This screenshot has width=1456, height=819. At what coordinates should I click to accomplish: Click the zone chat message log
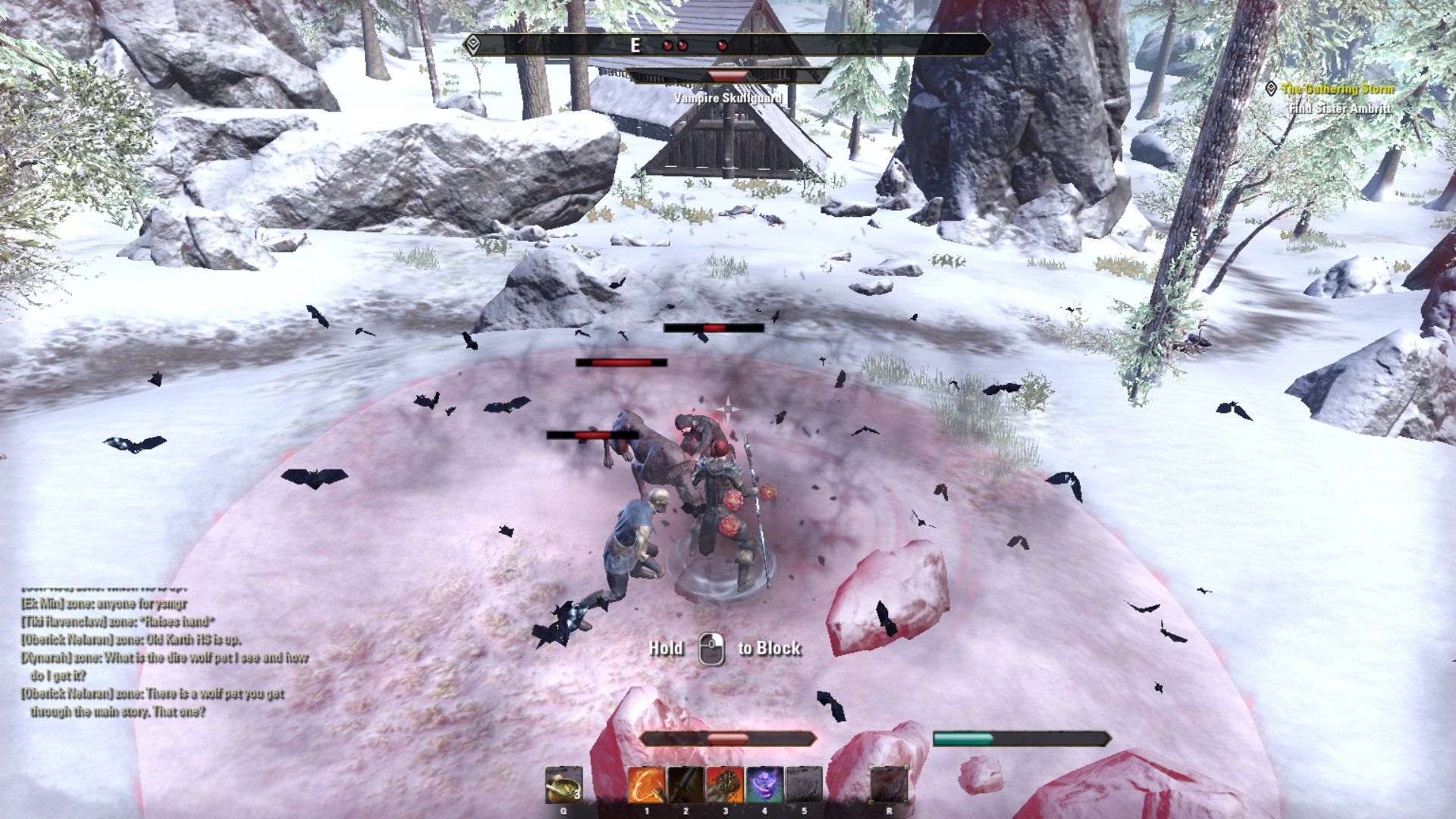point(163,657)
